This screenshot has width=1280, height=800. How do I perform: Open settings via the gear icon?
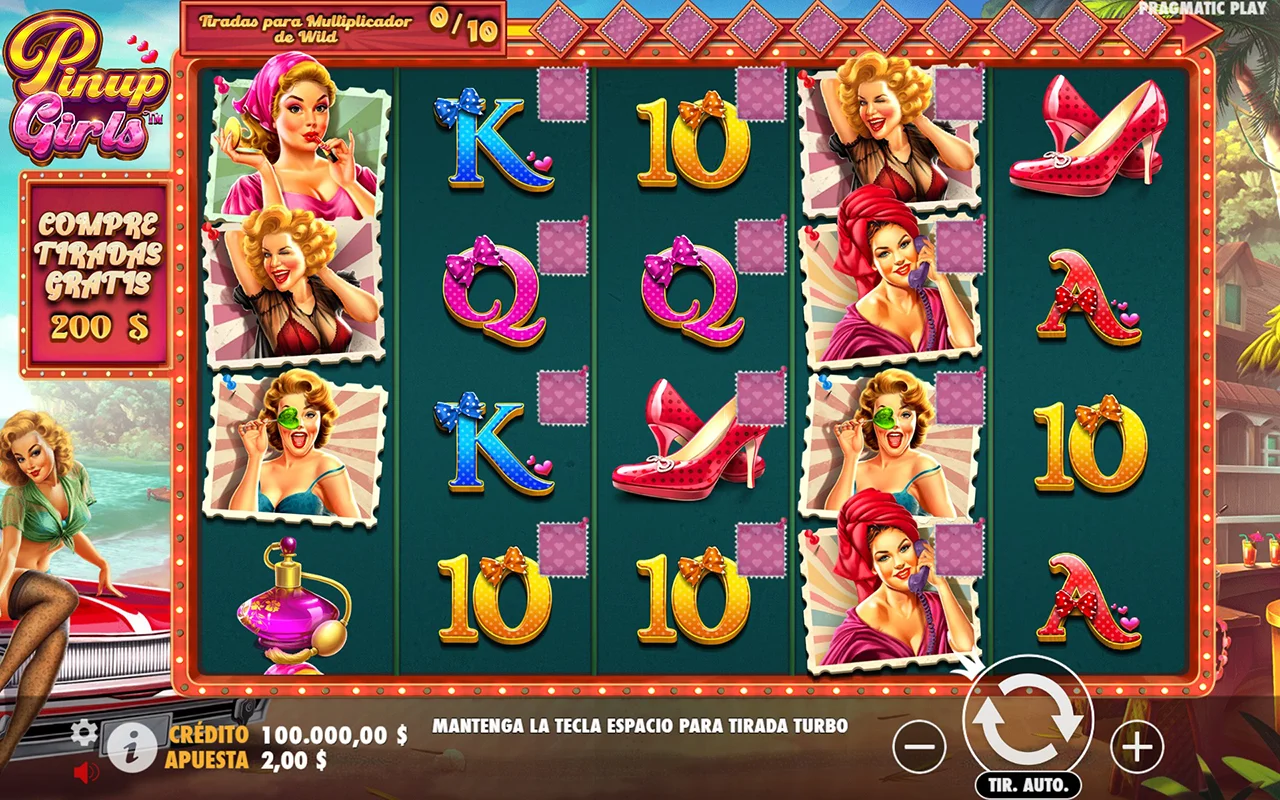tap(84, 734)
